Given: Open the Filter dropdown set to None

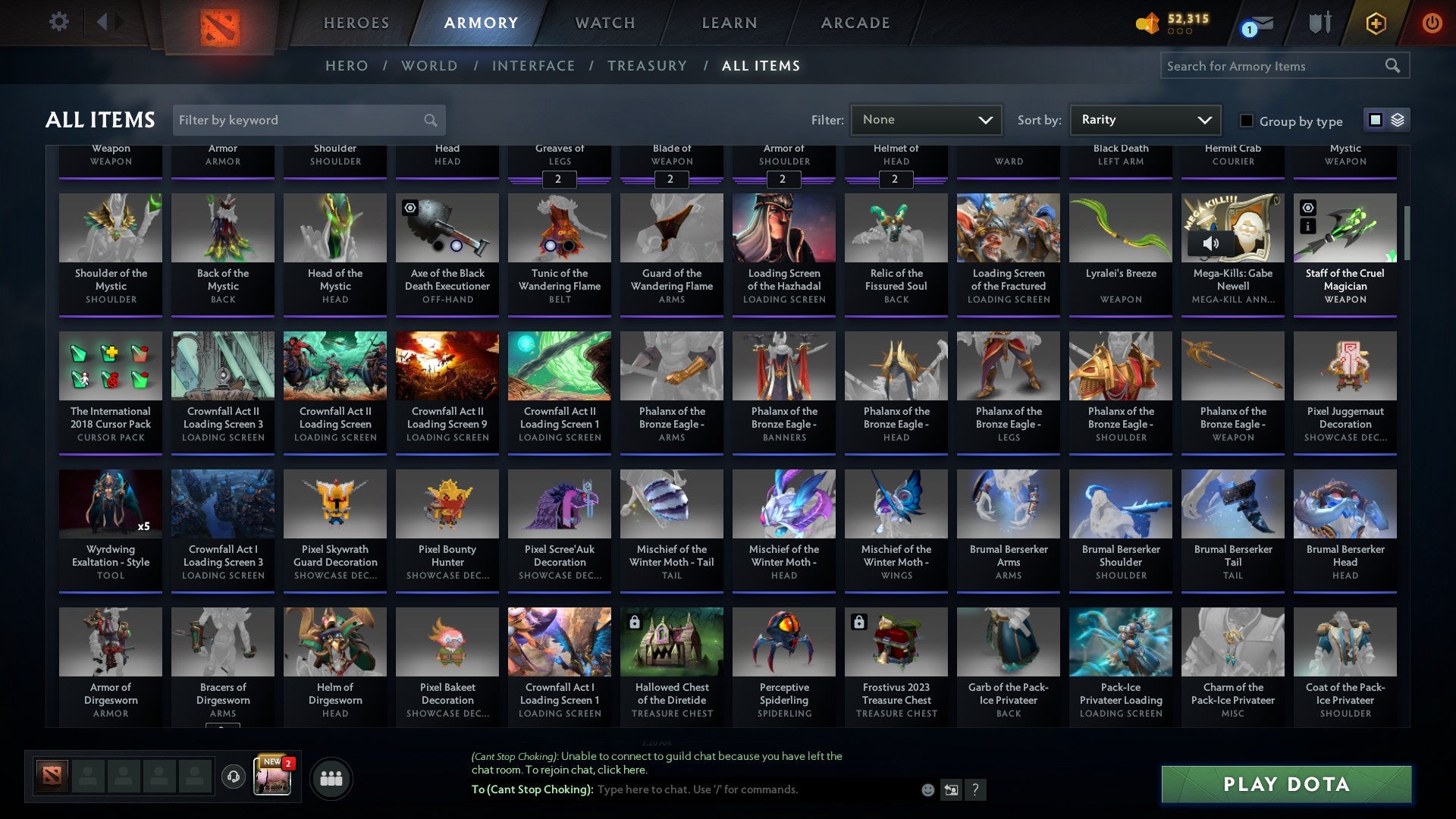Looking at the screenshot, I should click(926, 120).
